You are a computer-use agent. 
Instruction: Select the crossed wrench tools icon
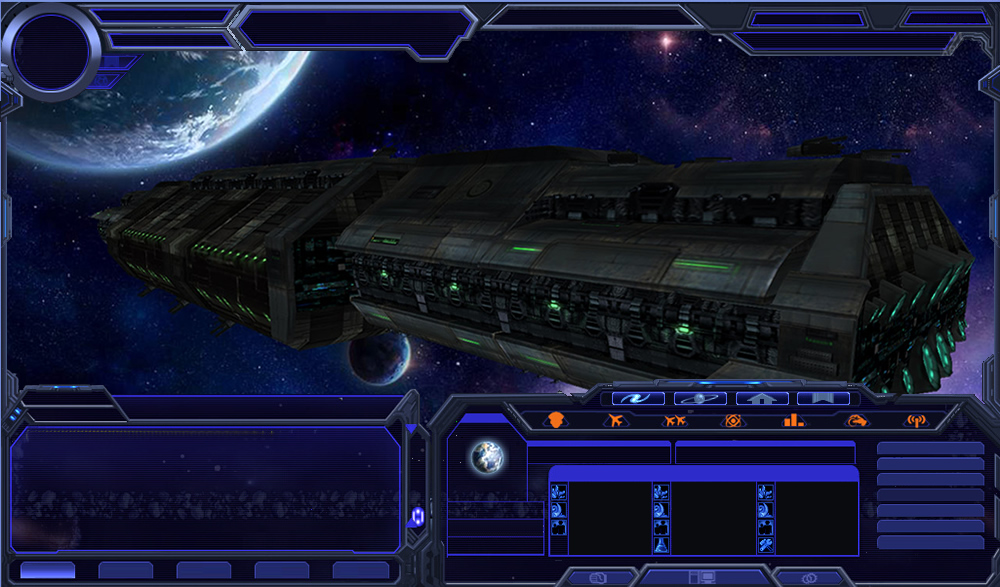point(765,544)
